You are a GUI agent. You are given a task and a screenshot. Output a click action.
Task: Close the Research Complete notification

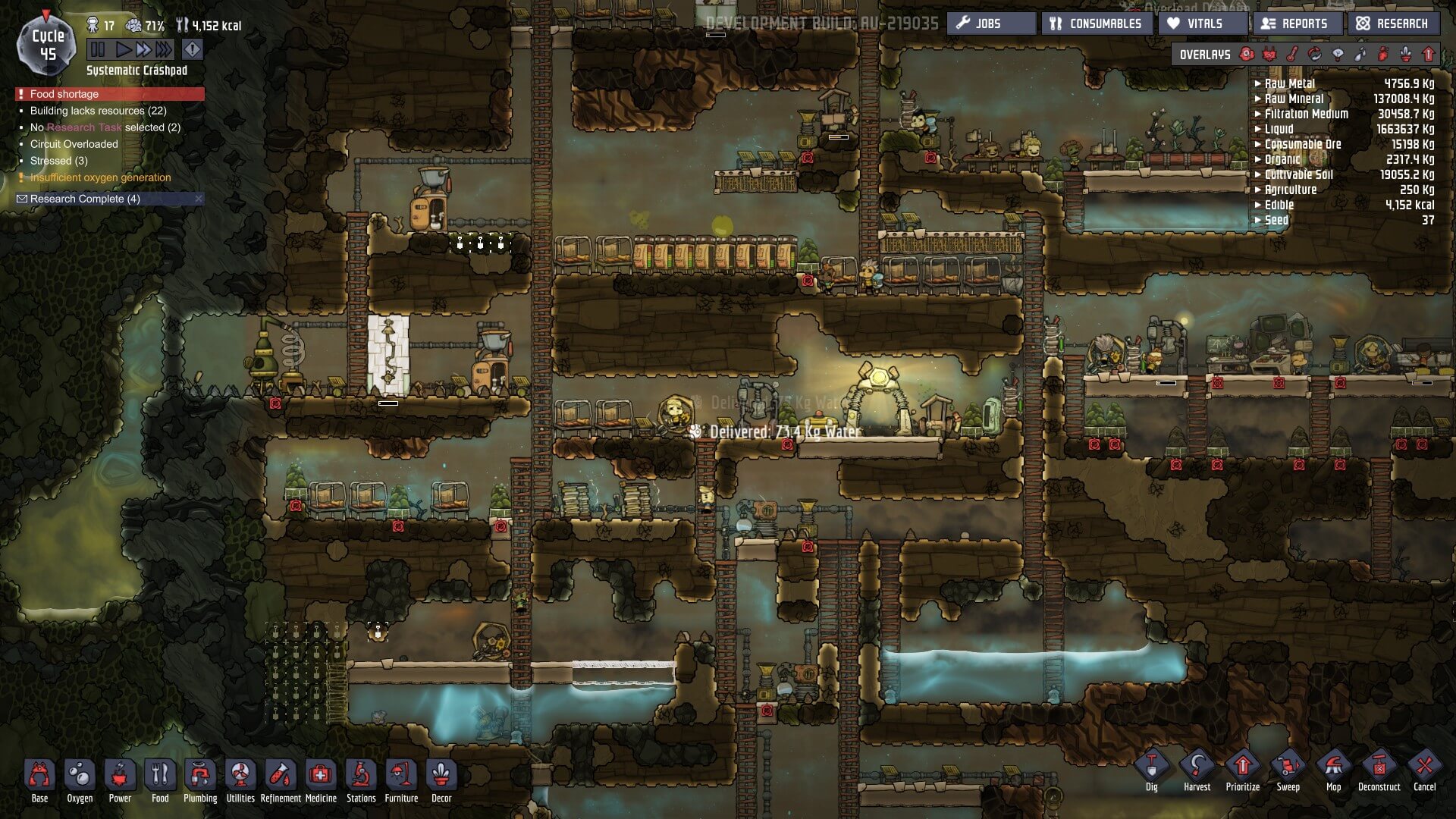[x=199, y=199]
